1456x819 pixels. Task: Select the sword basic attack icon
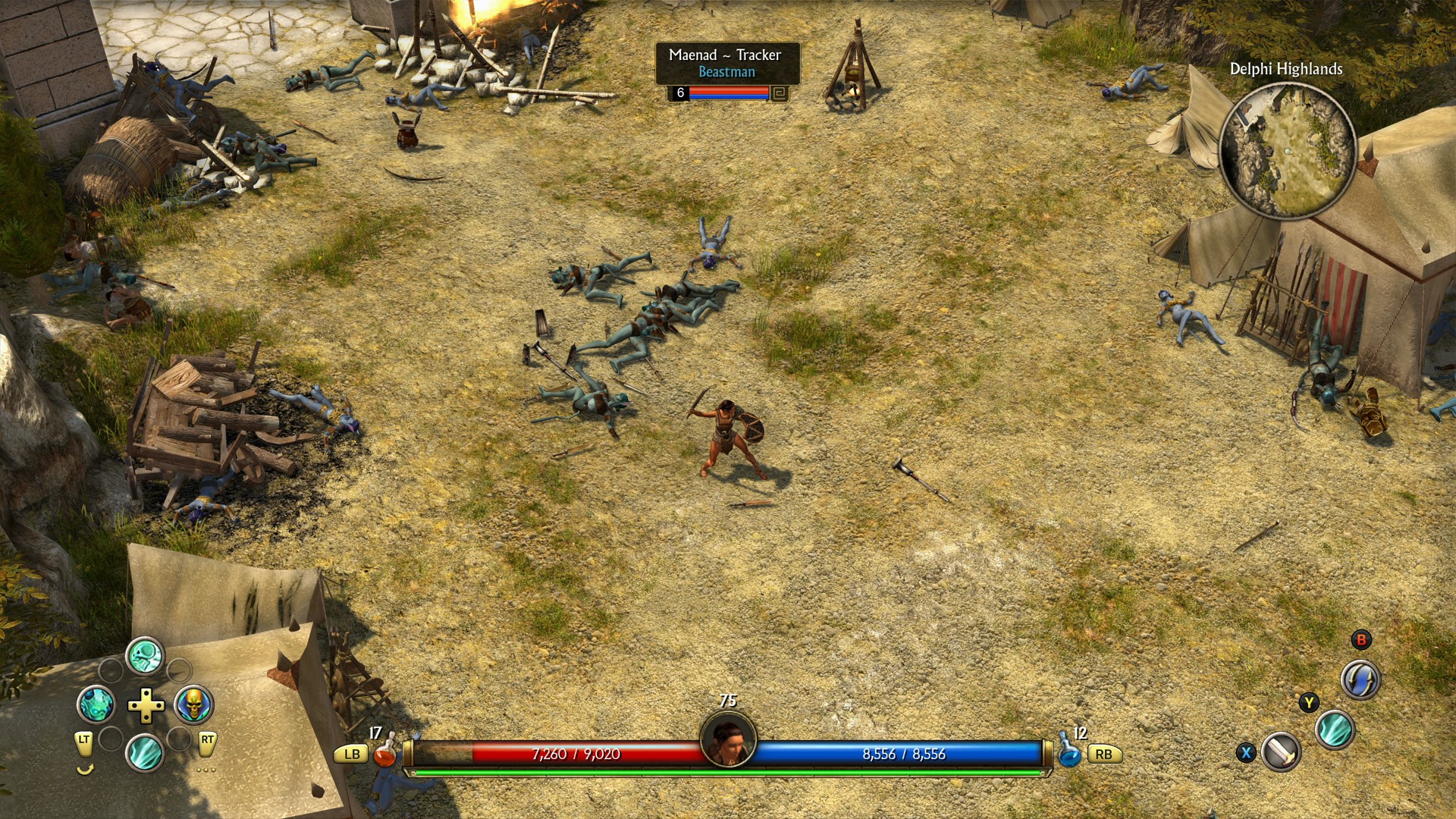[1282, 752]
